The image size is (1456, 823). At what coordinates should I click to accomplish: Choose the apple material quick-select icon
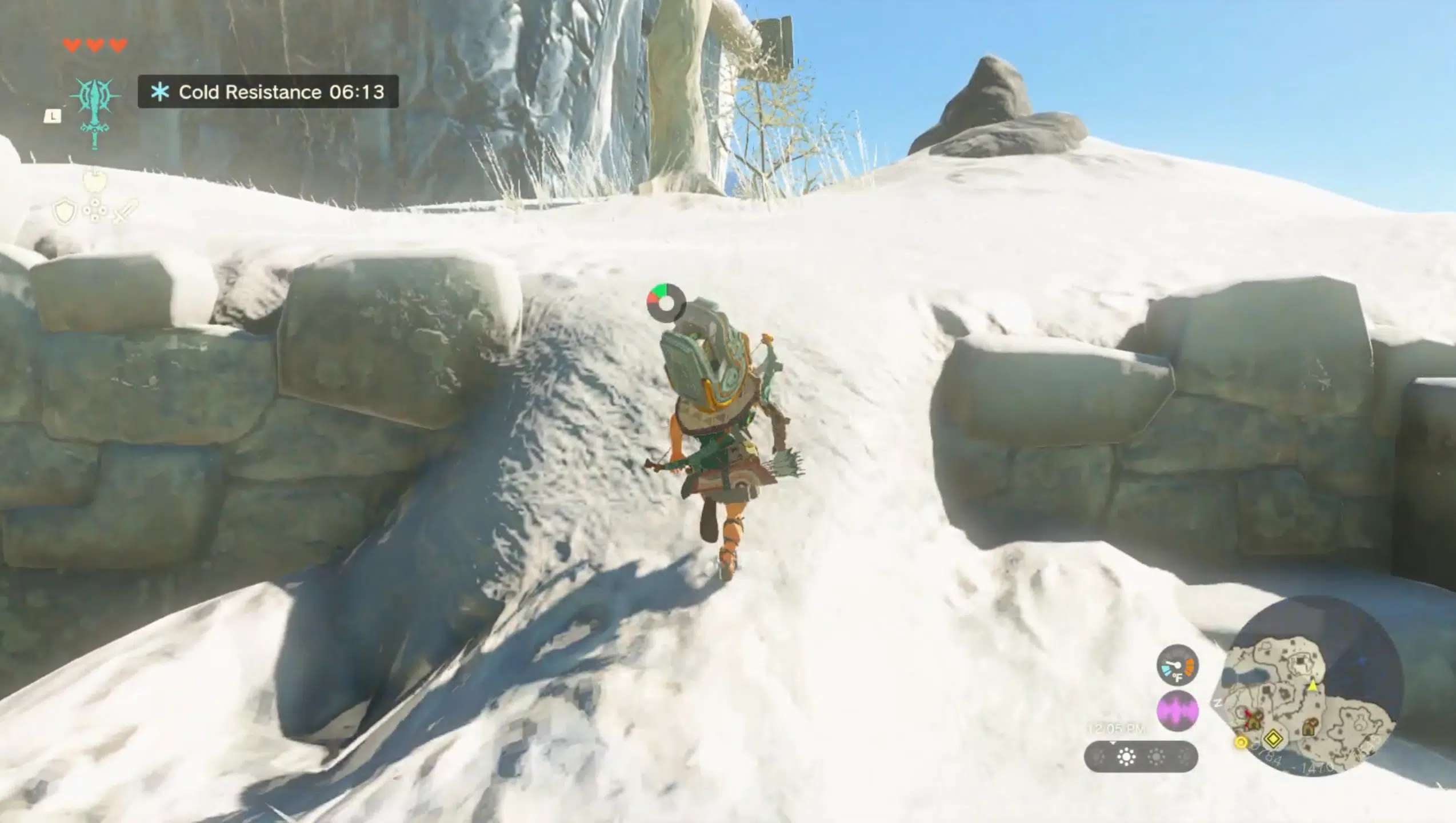pyautogui.click(x=94, y=181)
